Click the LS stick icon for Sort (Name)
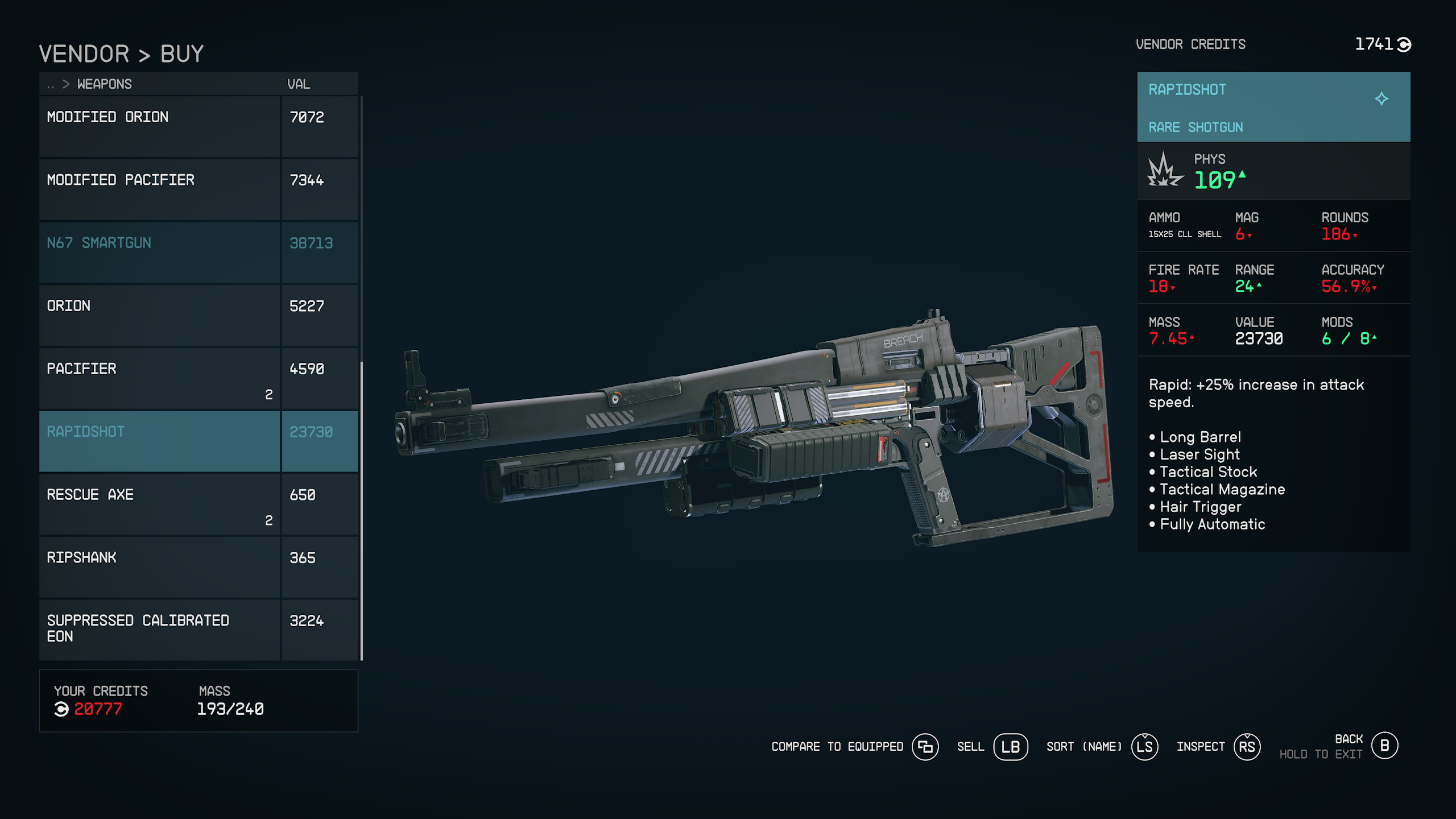 1144,746
